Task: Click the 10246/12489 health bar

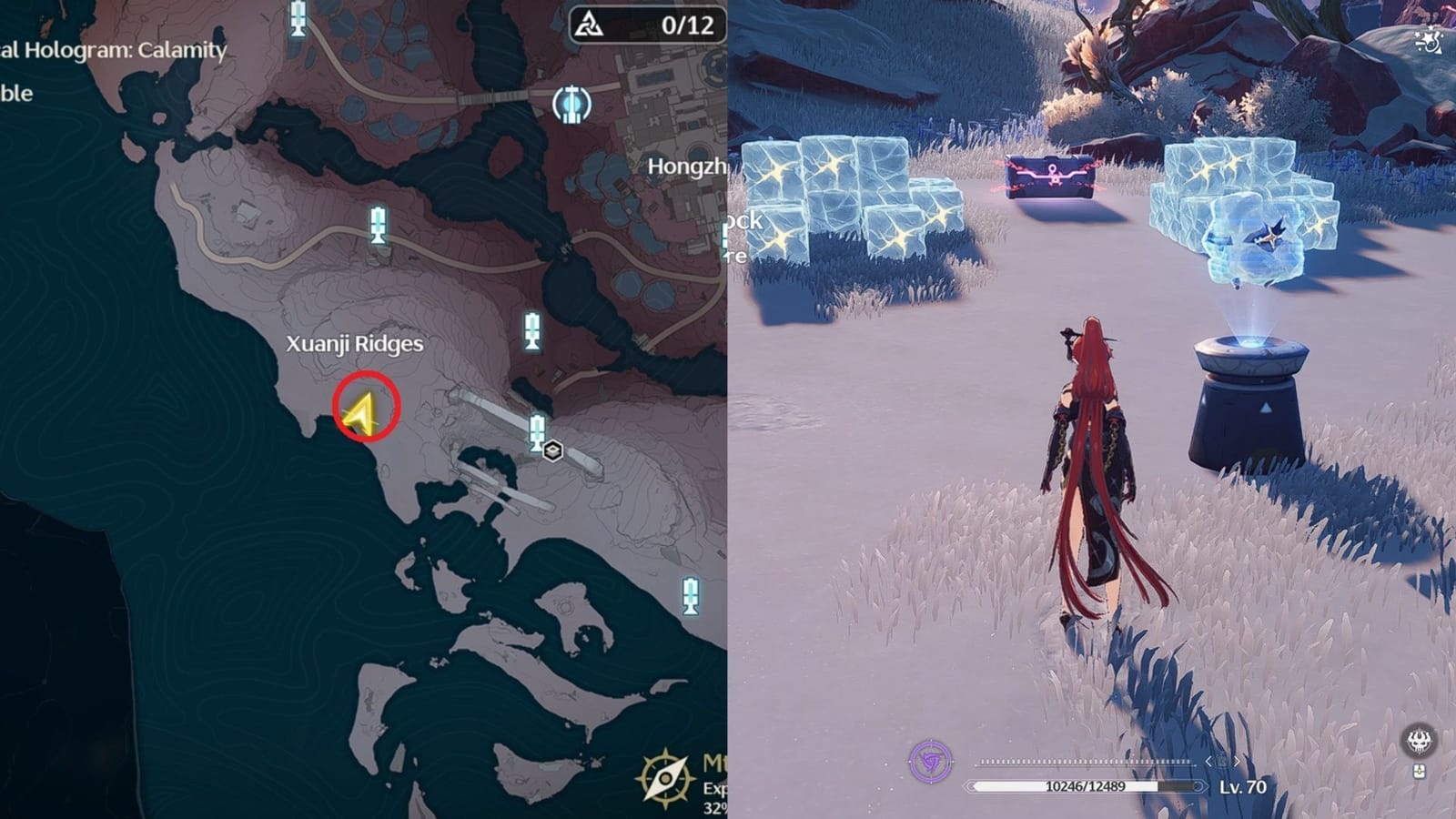Action: [1087, 784]
